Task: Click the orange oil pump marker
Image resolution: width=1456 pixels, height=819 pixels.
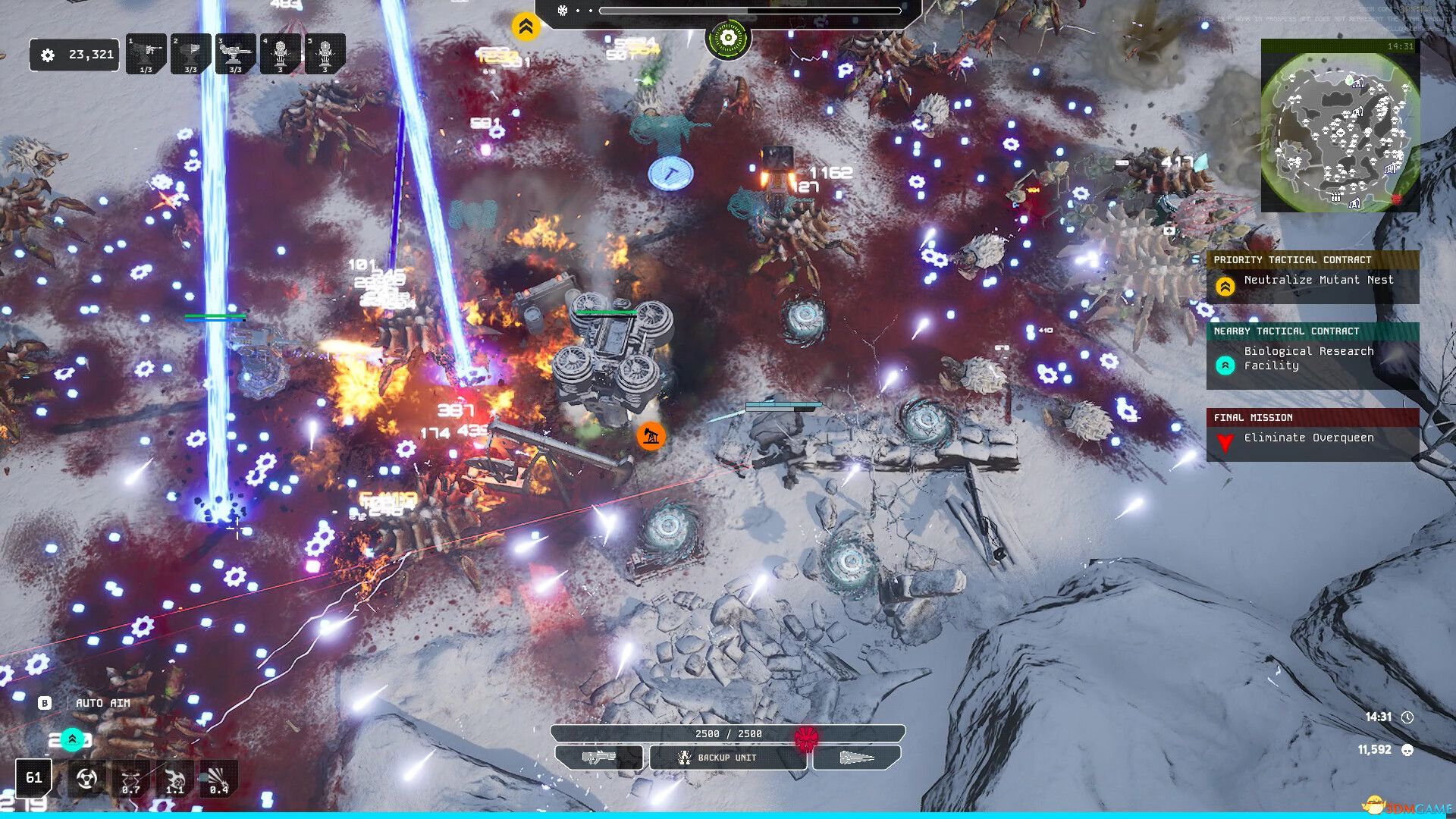Action: (651, 436)
